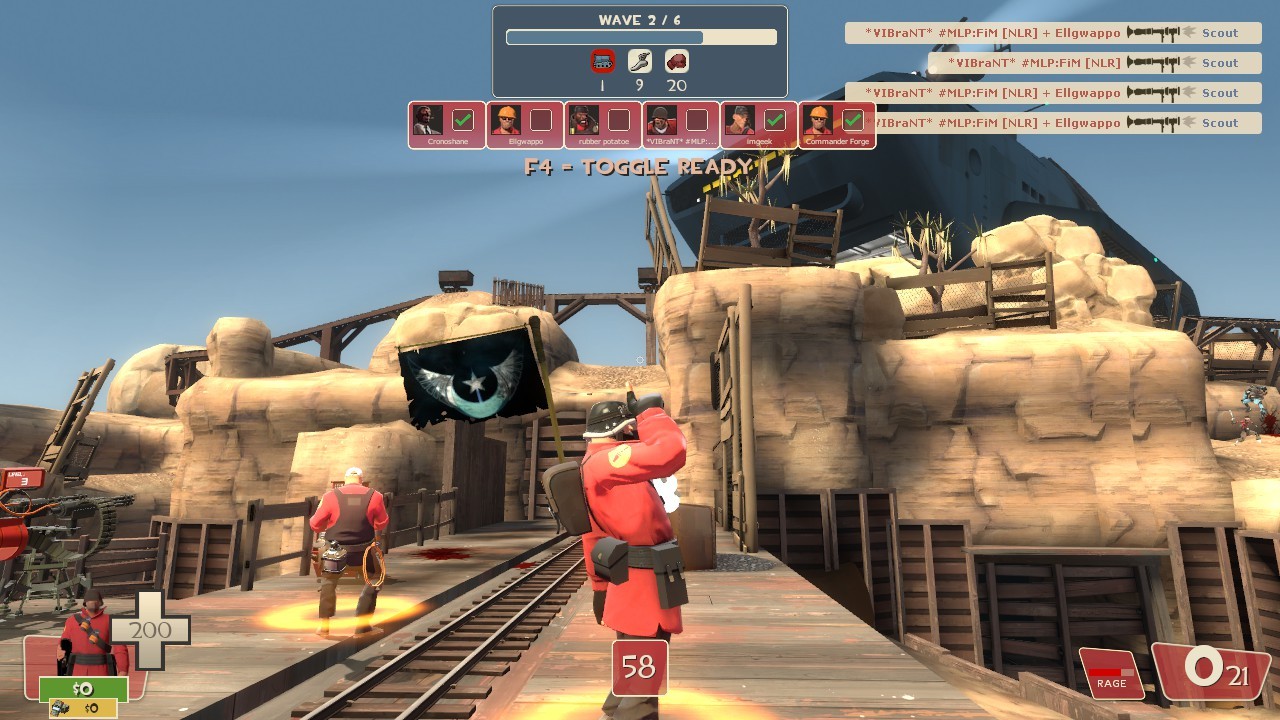Uncheck Cronoshane's ready checkbox

[461, 121]
